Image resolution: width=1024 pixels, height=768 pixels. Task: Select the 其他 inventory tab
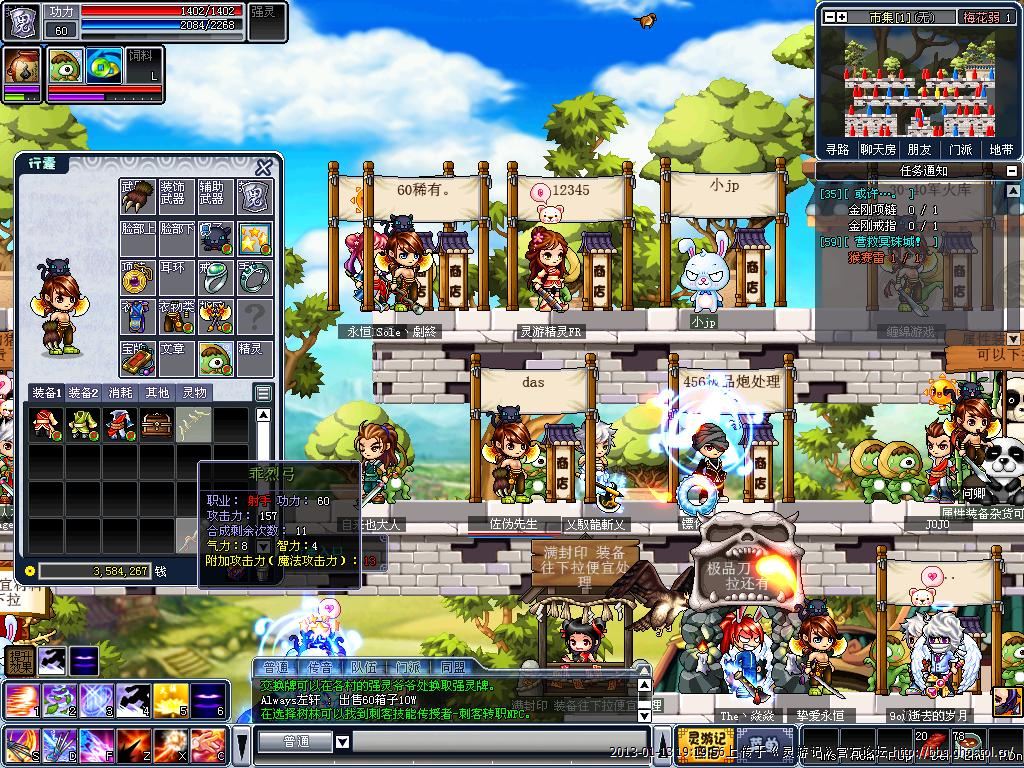click(158, 393)
